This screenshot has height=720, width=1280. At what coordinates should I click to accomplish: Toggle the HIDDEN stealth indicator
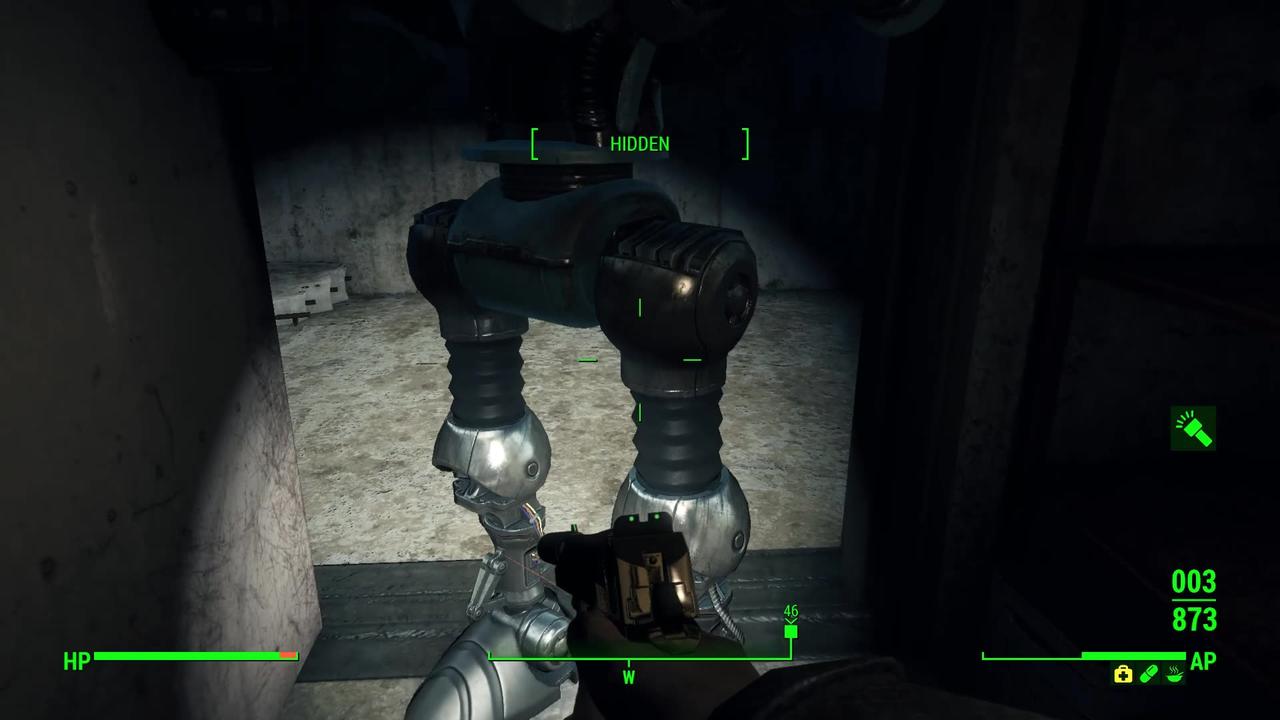638,144
